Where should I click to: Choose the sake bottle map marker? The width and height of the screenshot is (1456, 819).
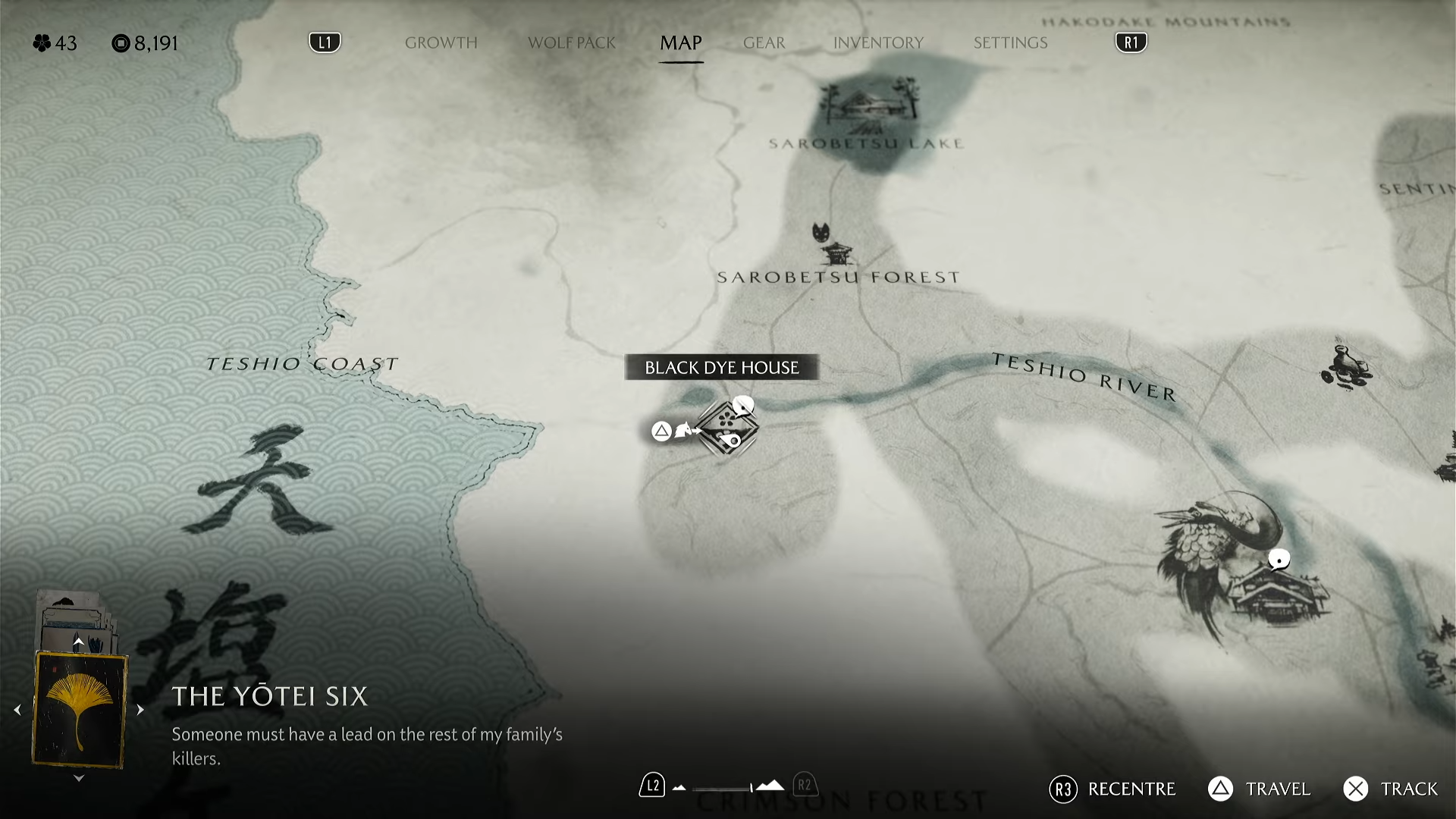pos(1345,366)
